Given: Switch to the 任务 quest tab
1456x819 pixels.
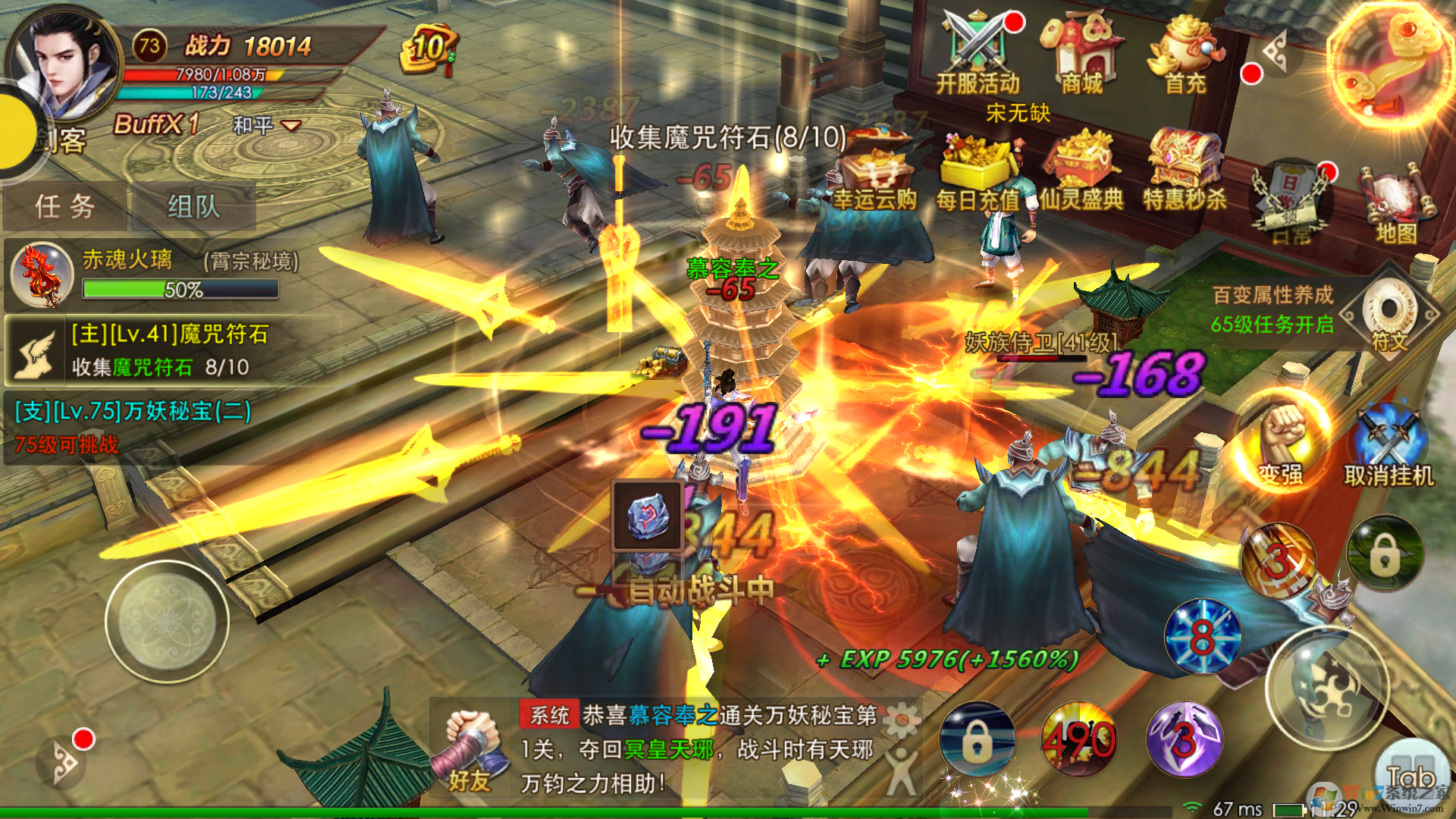Looking at the screenshot, I should tap(65, 206).
